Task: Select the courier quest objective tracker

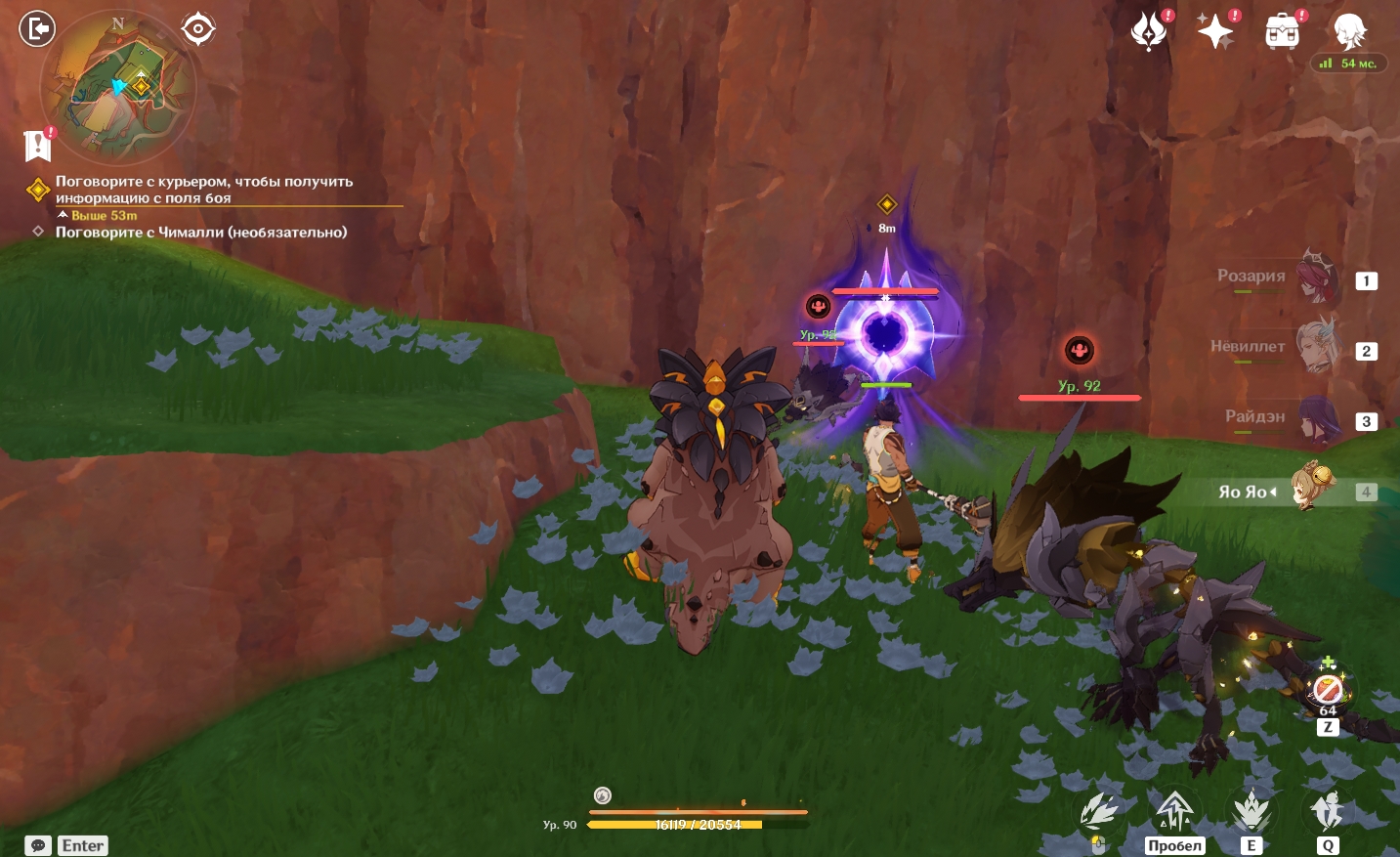Action: (203, 190)
